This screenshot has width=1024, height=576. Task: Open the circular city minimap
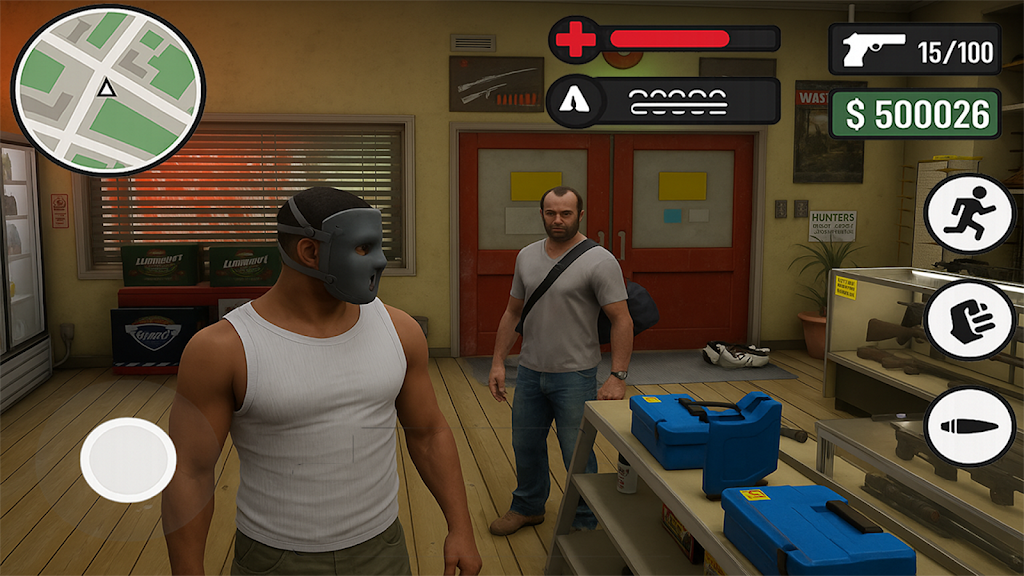click(108, 90)
